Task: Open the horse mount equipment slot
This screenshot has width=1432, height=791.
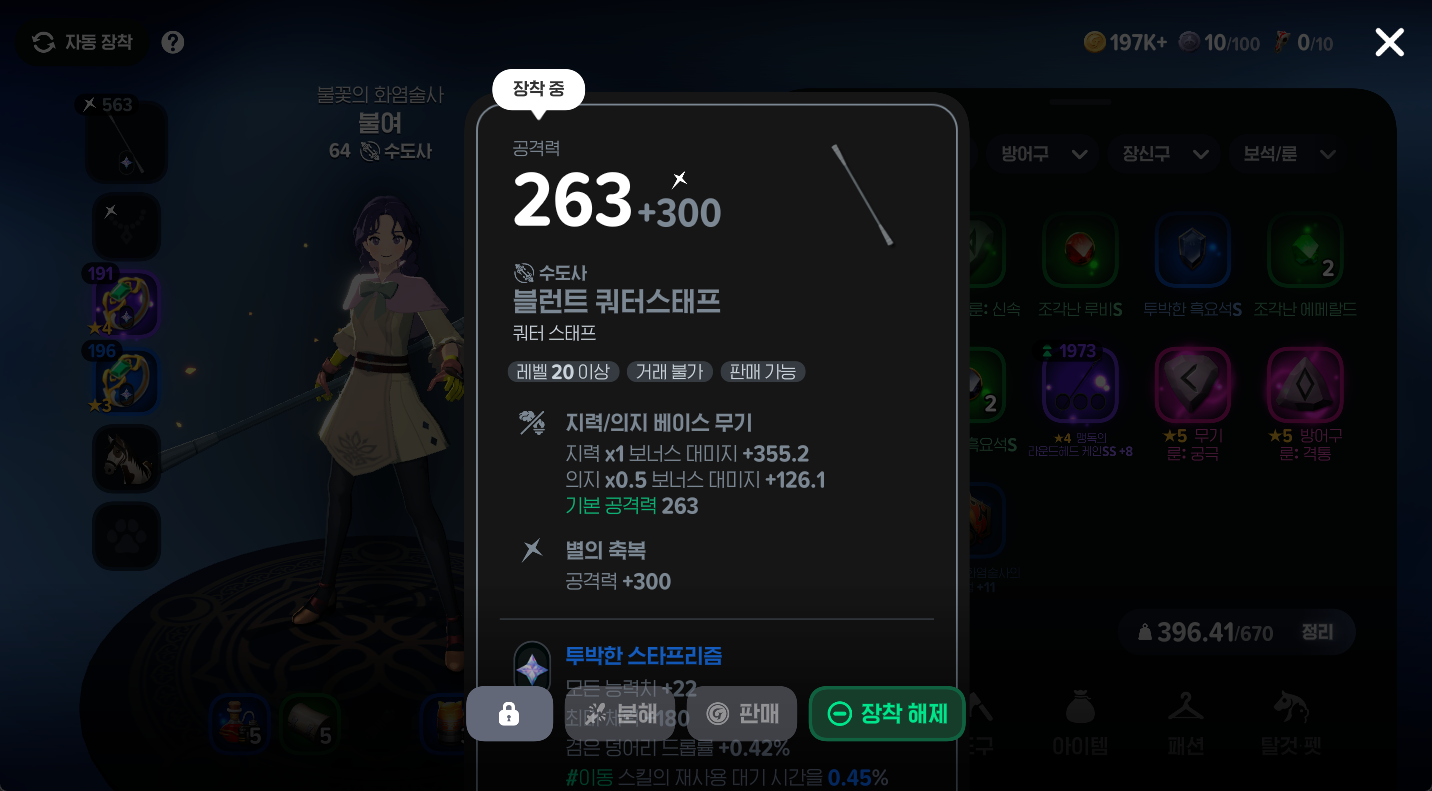Action: (126, 458)
